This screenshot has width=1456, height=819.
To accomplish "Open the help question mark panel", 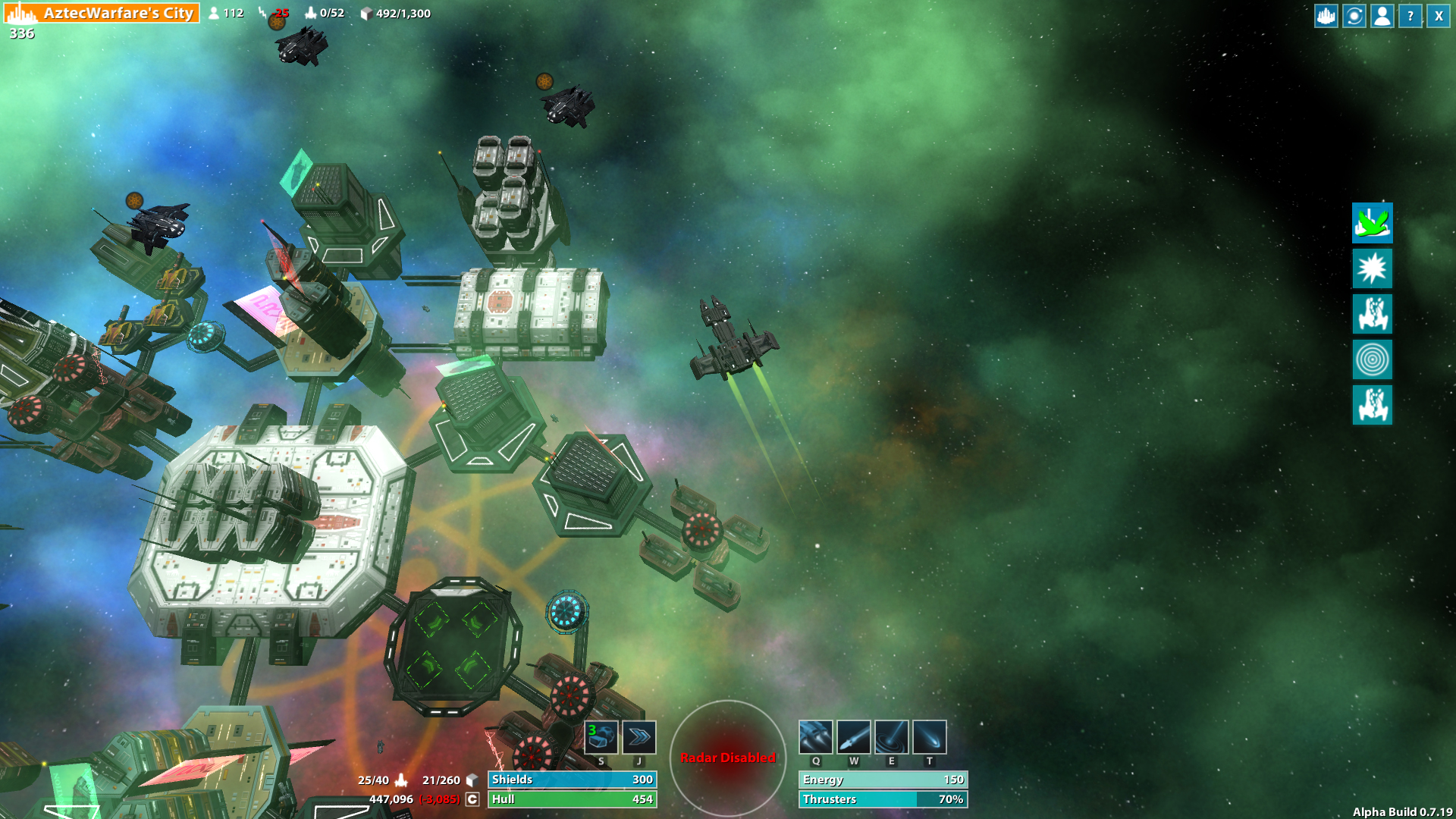I will (x=1408, y=17).
